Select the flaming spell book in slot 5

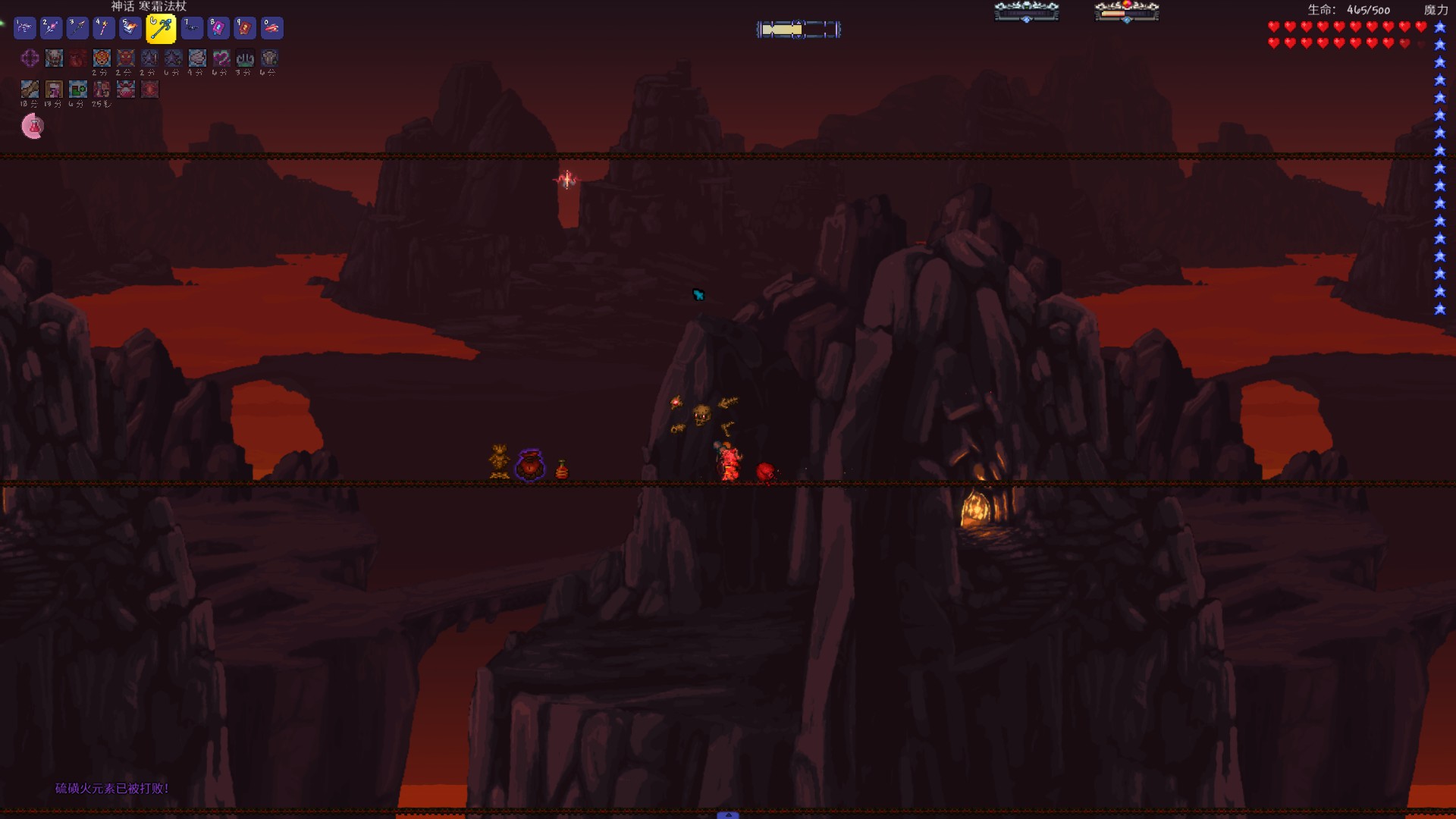tap(130, 28)
